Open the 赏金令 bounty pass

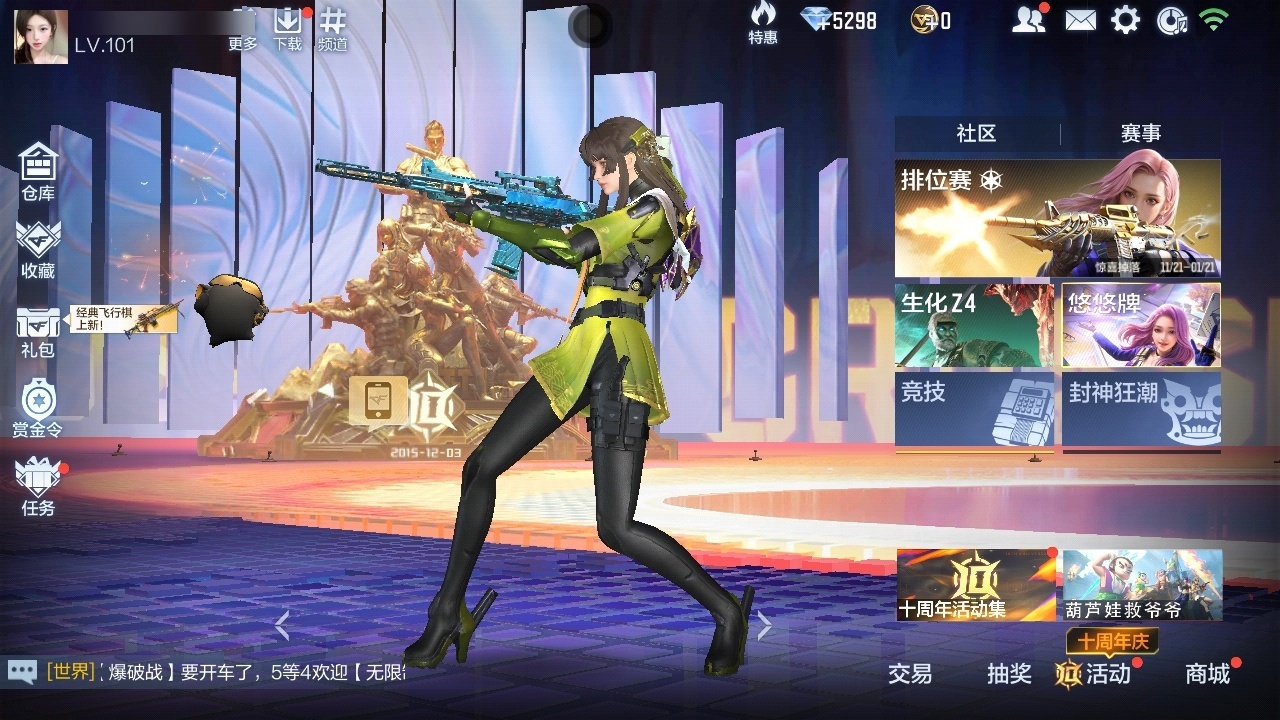click(x=38, y=408)
